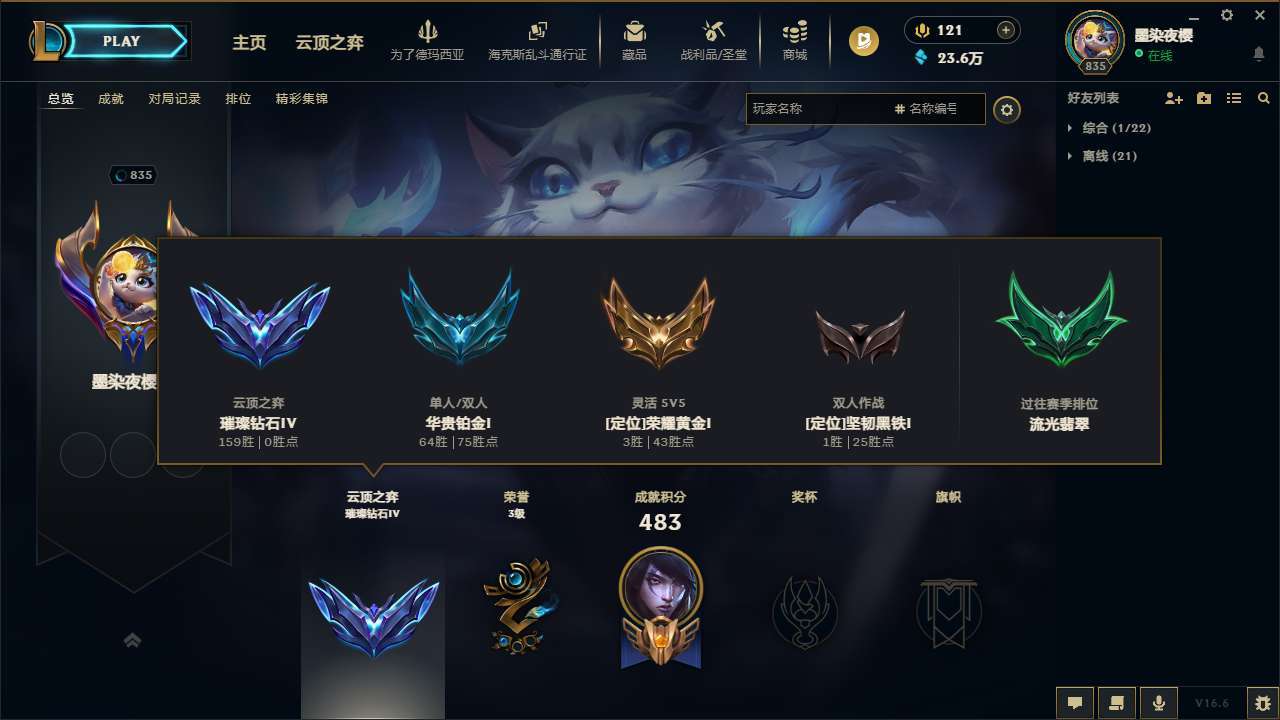
Task: Click the magnifier search icon in friends list
Action: point(1264,98)
